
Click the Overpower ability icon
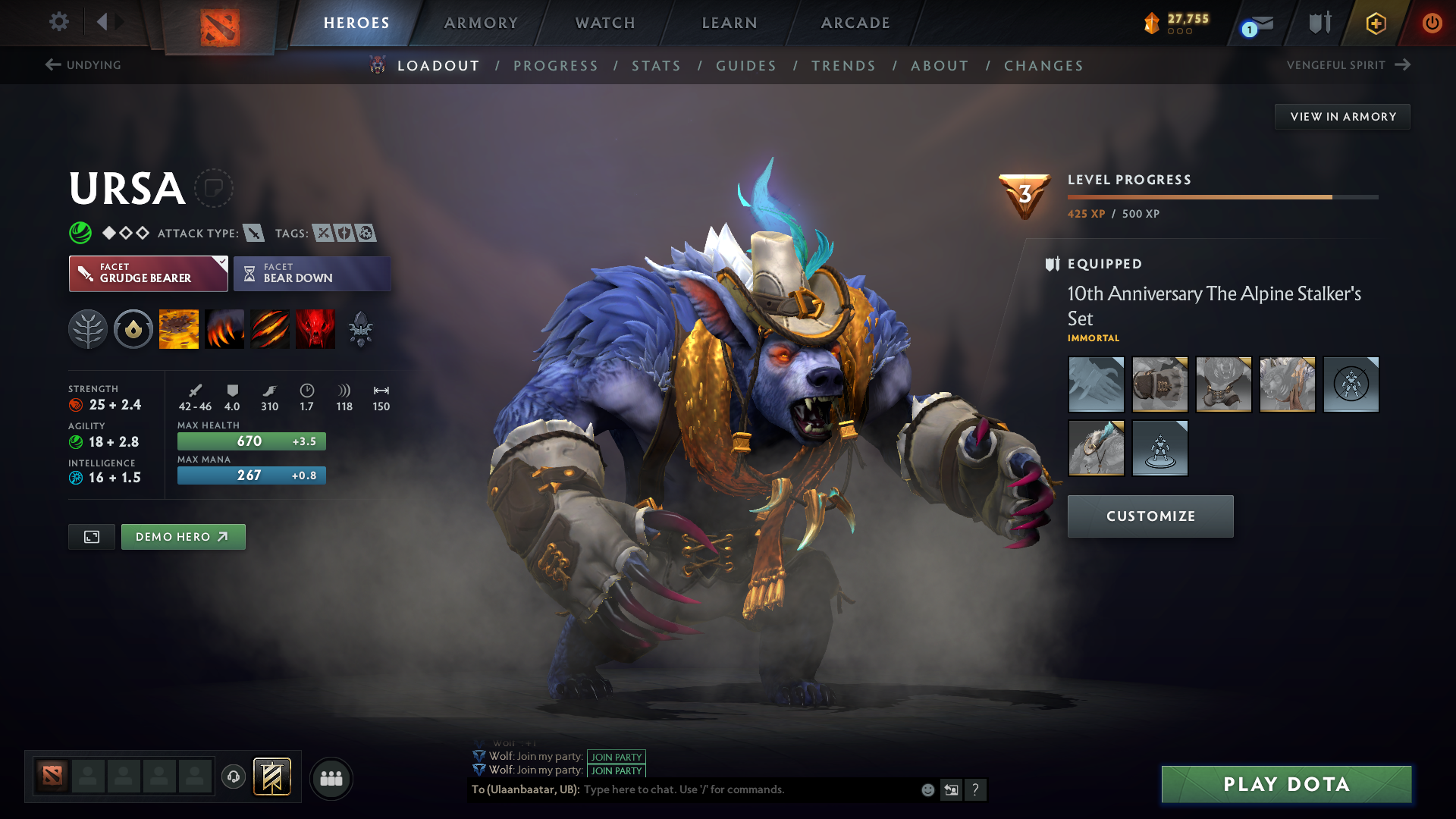pos(224,328)
